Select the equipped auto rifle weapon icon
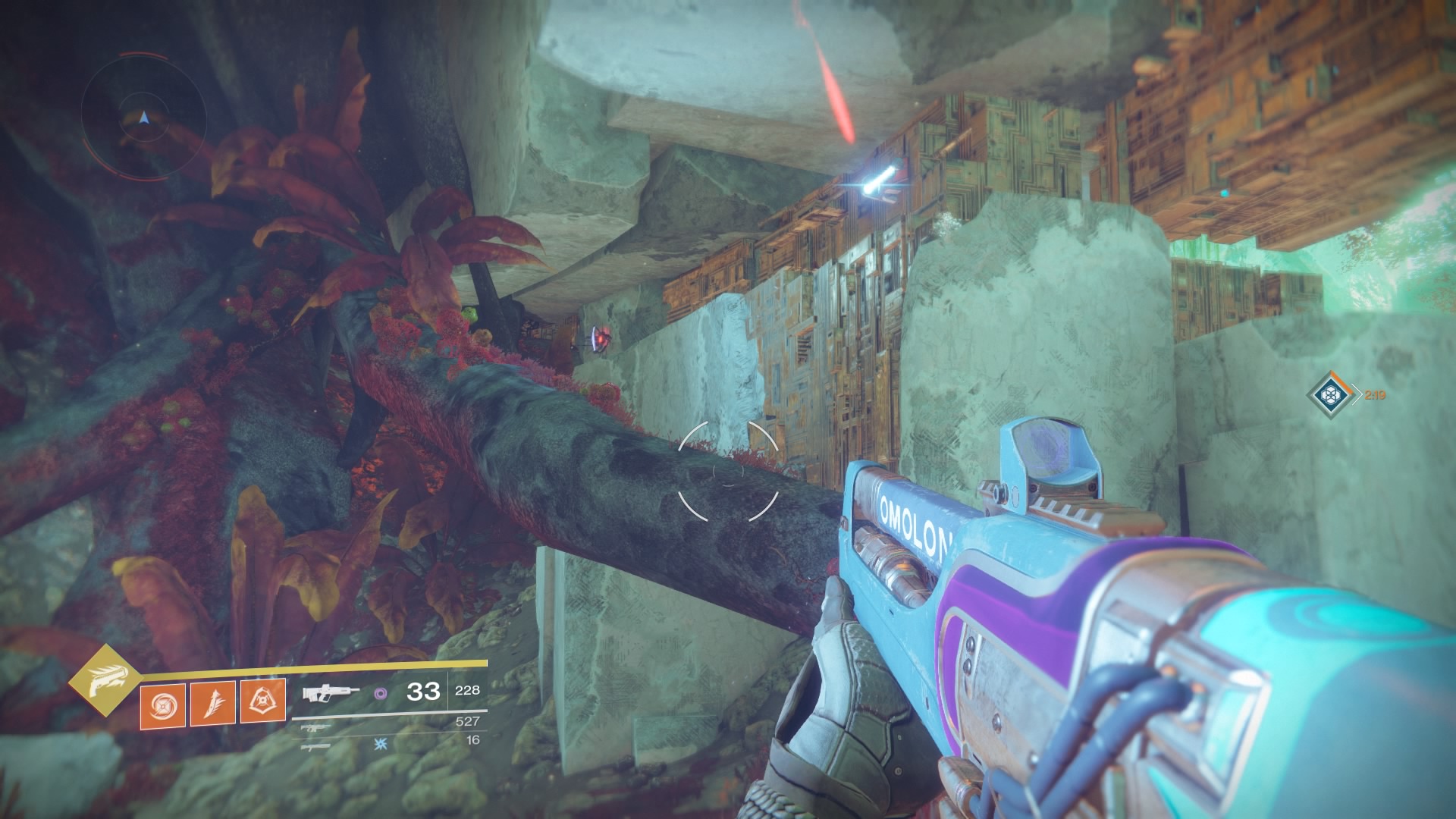1456x819 pixels. [331, 692]
